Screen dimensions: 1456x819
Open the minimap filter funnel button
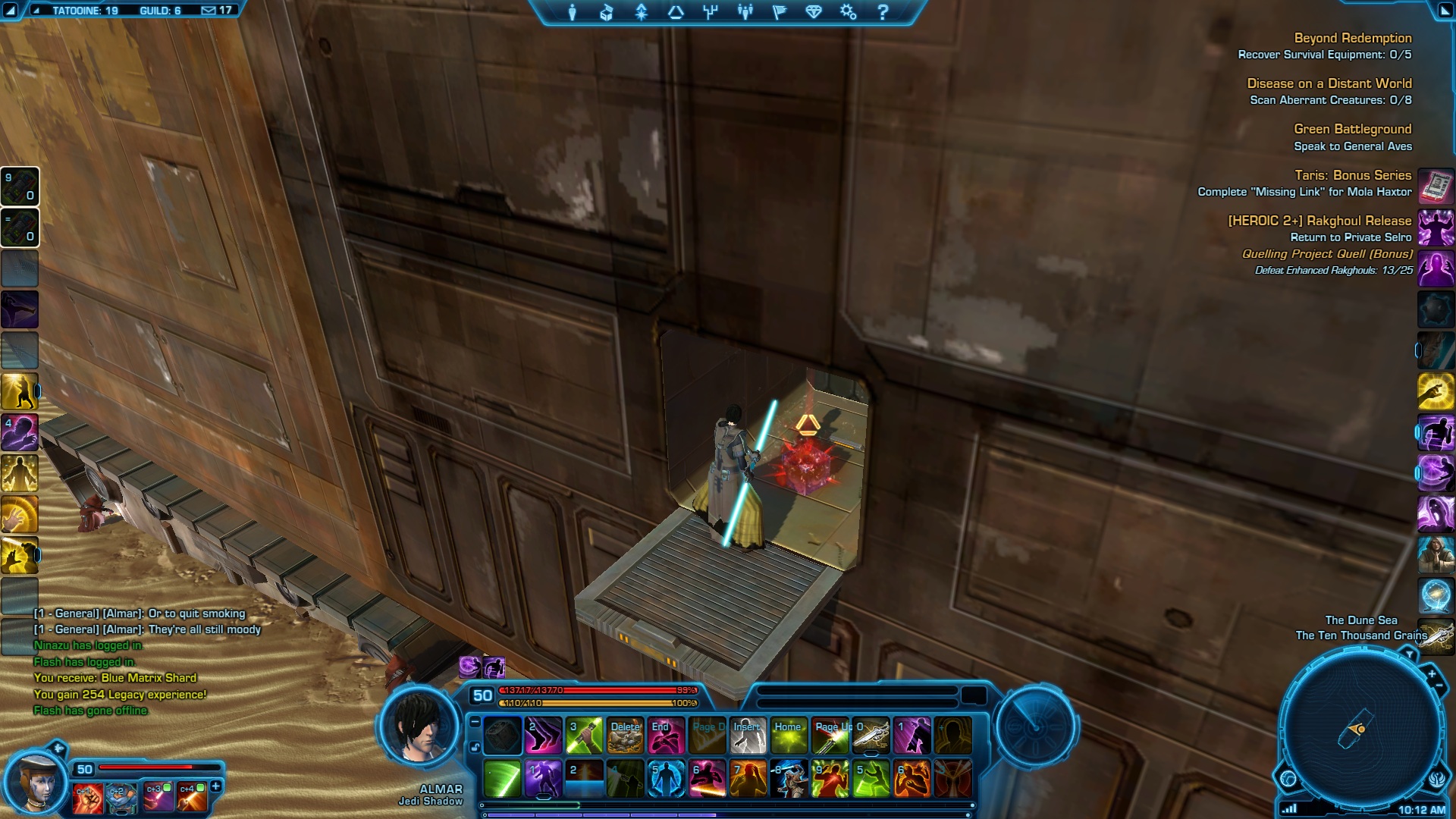[1409, 653]
